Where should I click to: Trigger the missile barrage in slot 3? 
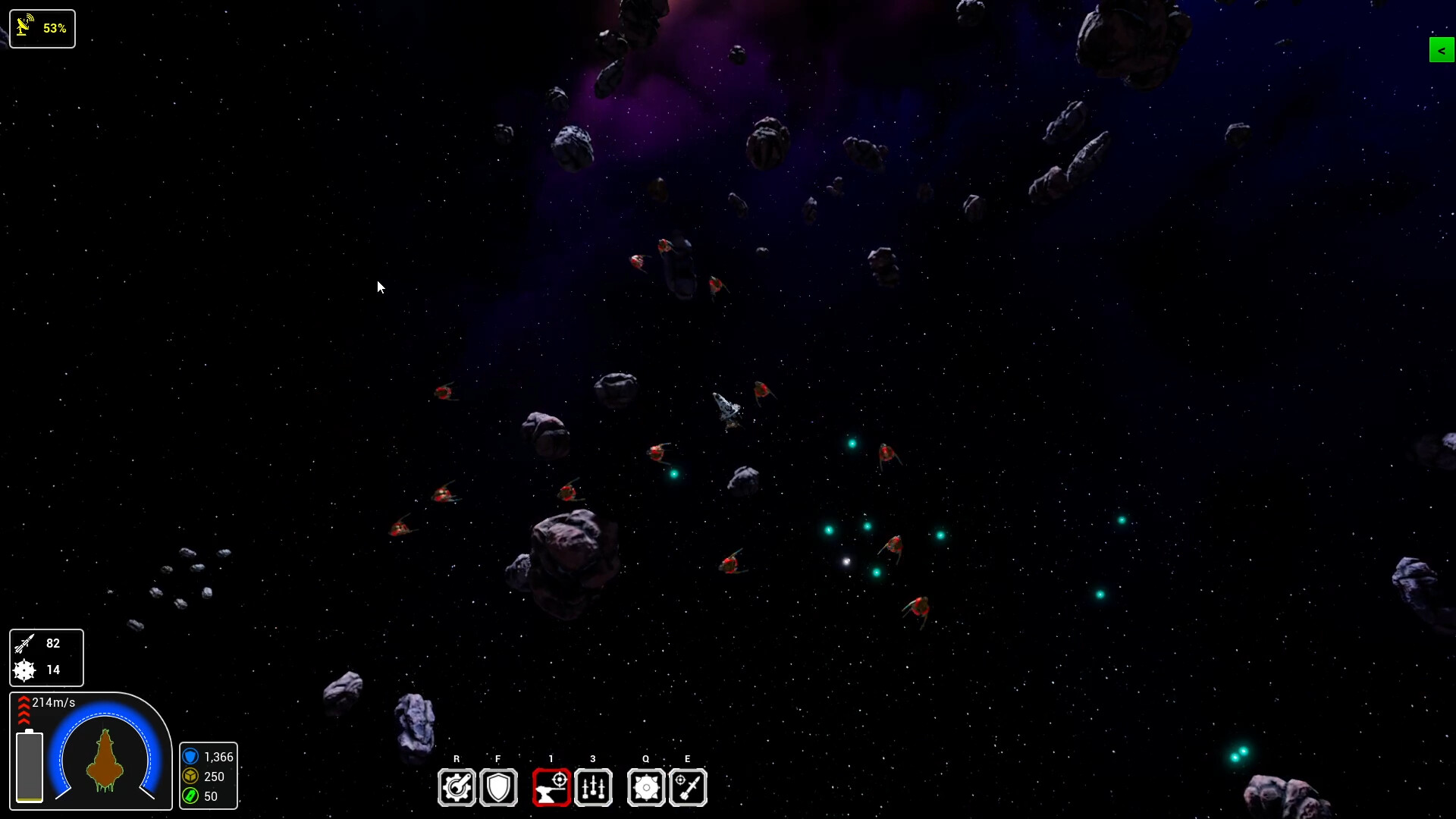pyautogui.click(x=593, y=787)
